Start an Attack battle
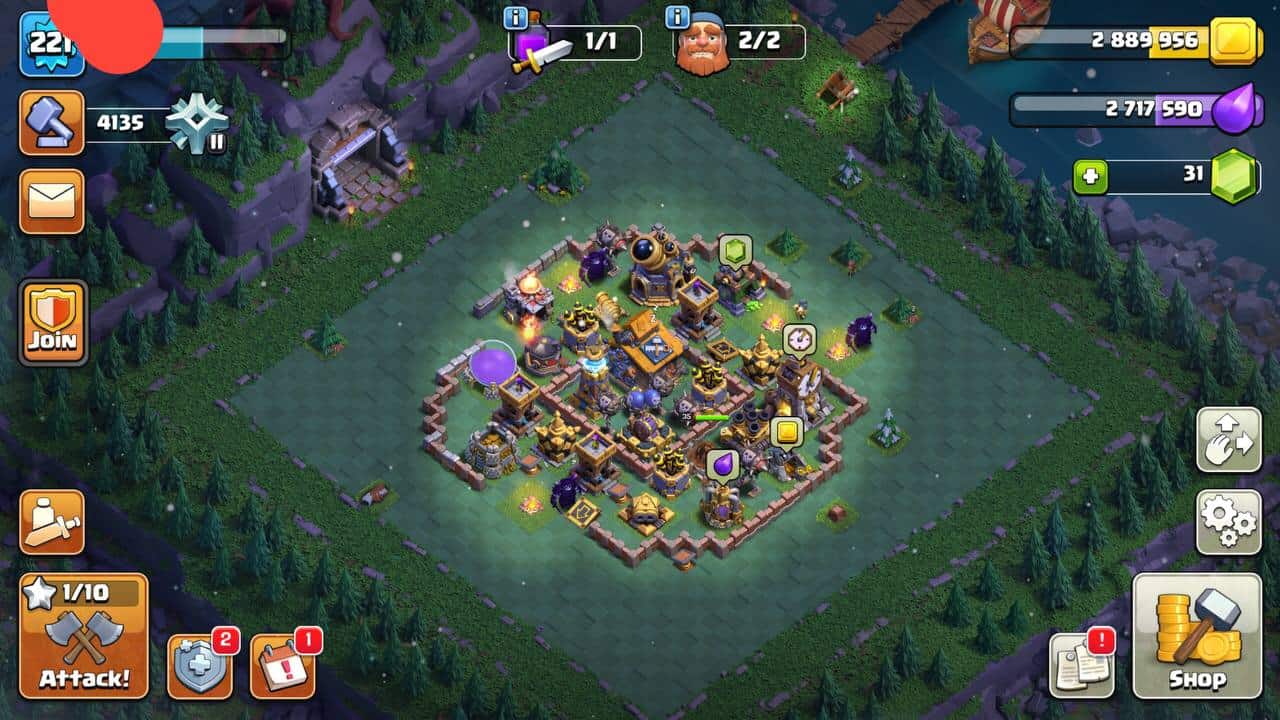 [84, 636]
